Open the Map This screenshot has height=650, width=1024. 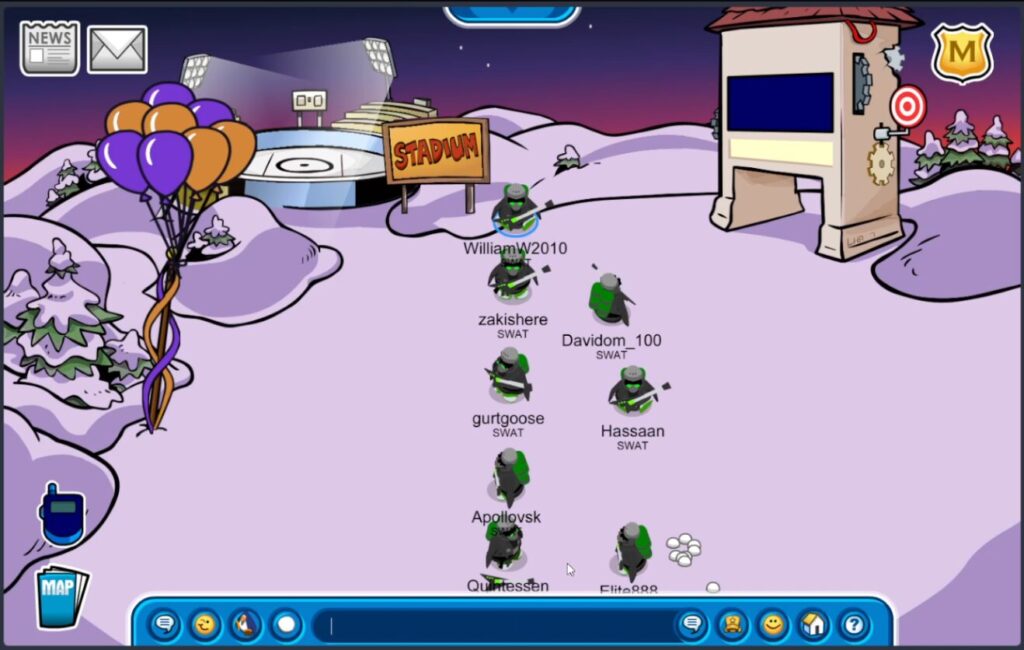point(60,595)
